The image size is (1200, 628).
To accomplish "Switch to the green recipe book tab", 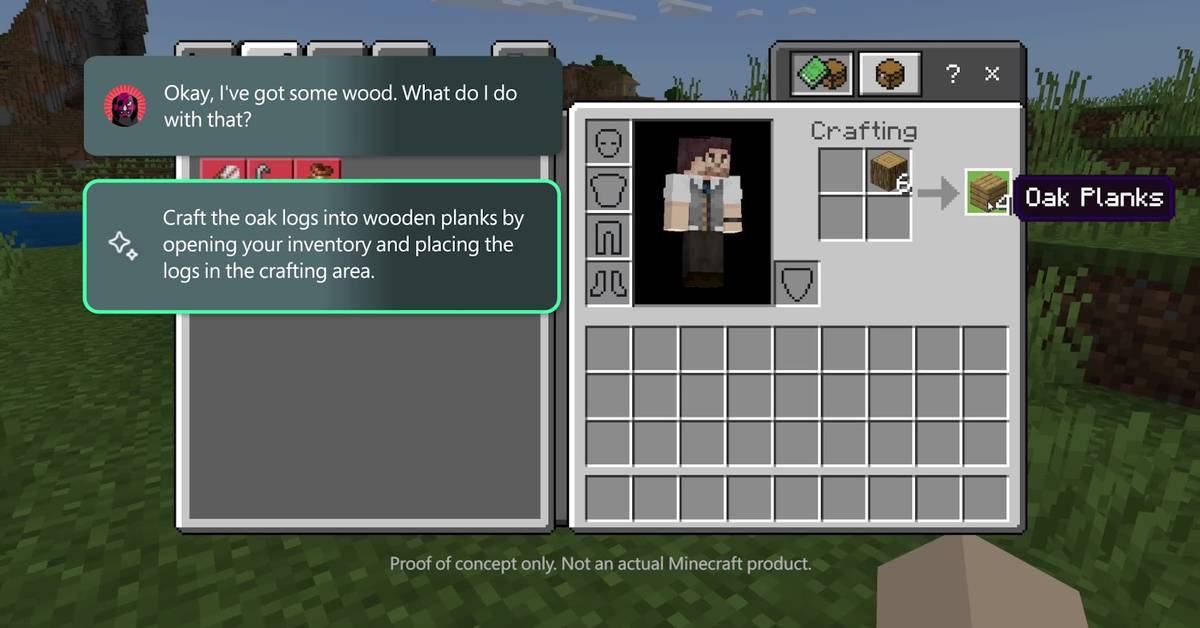I will click(821, 75).
